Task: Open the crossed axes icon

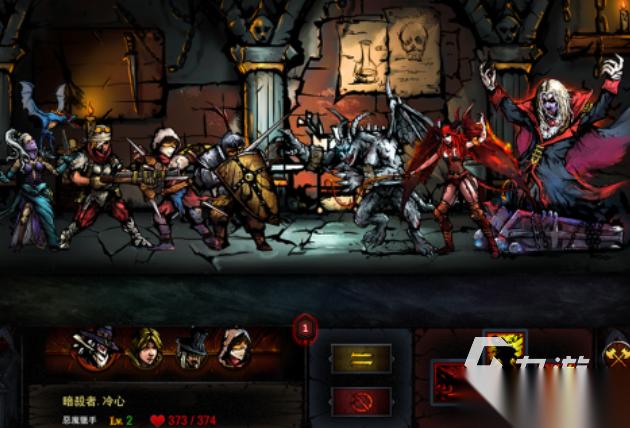Action: [617, 355]
